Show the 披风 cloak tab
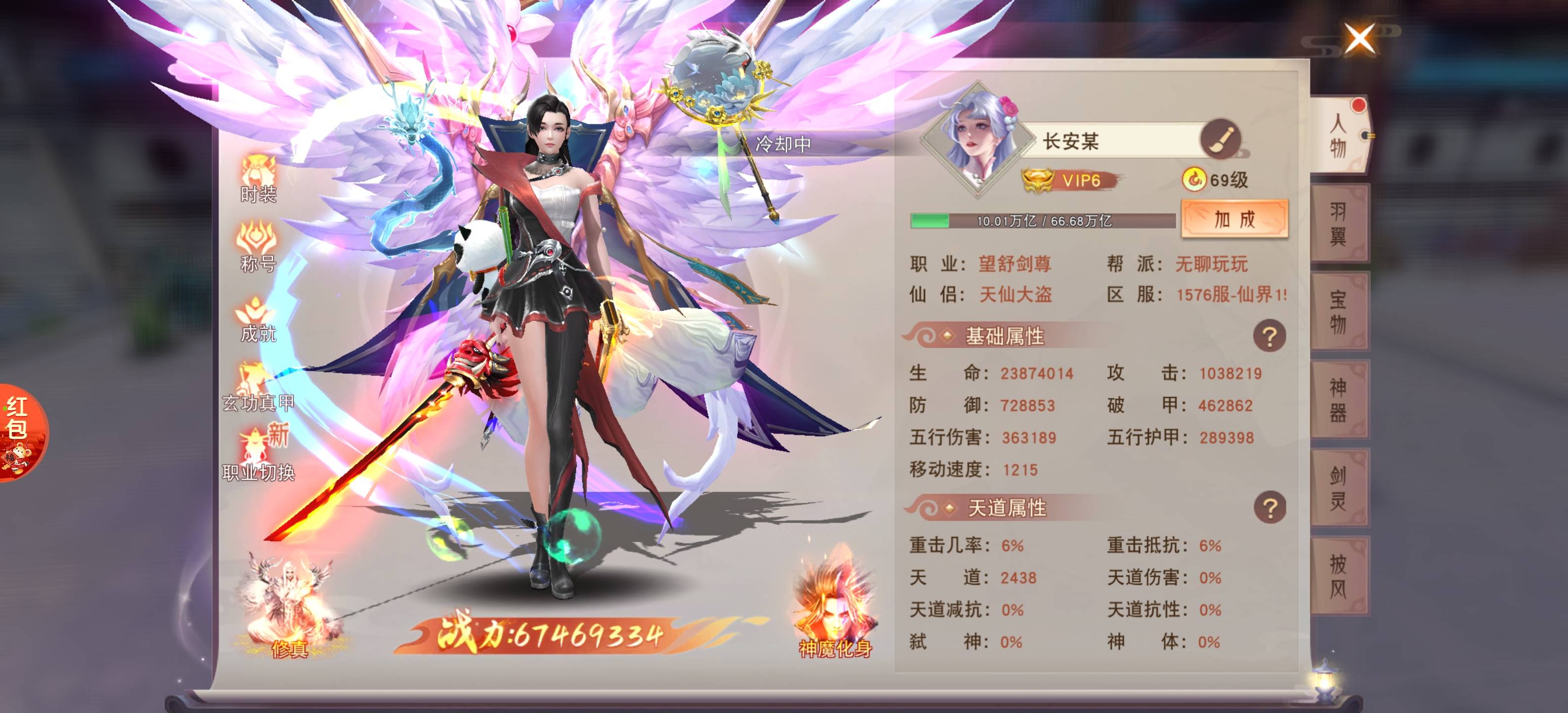Screen dimensions: 1568x713 point(1338,577)
